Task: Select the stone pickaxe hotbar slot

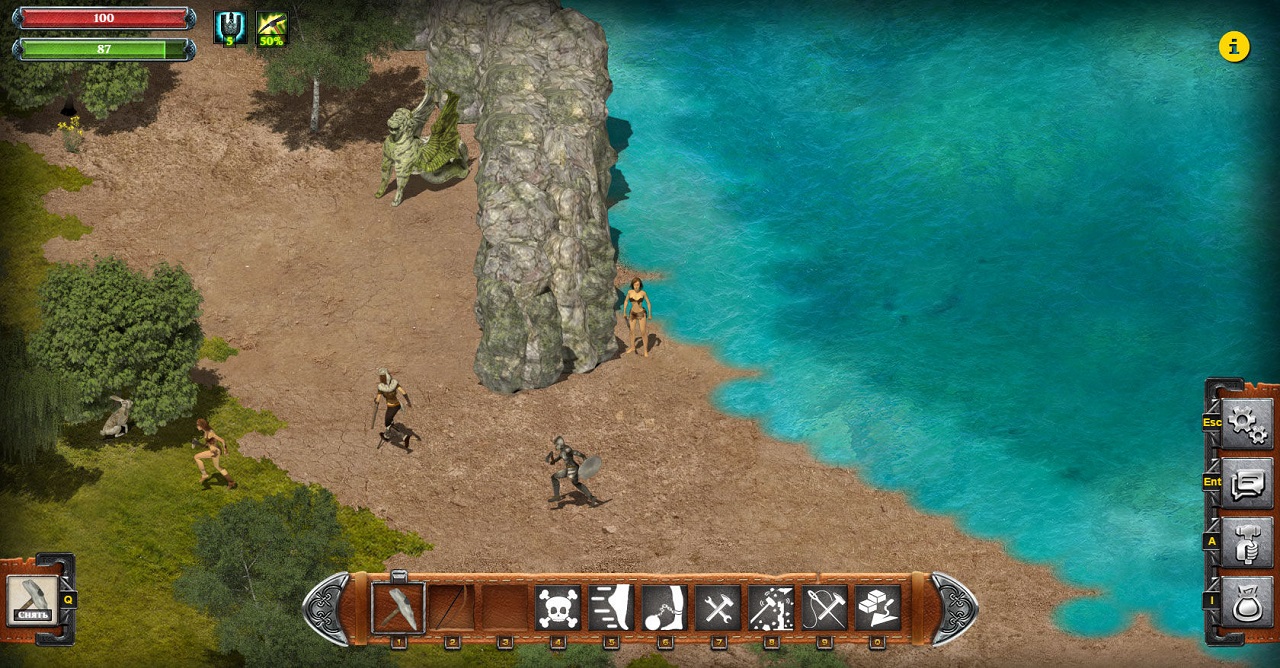Action: coord(398,608)
